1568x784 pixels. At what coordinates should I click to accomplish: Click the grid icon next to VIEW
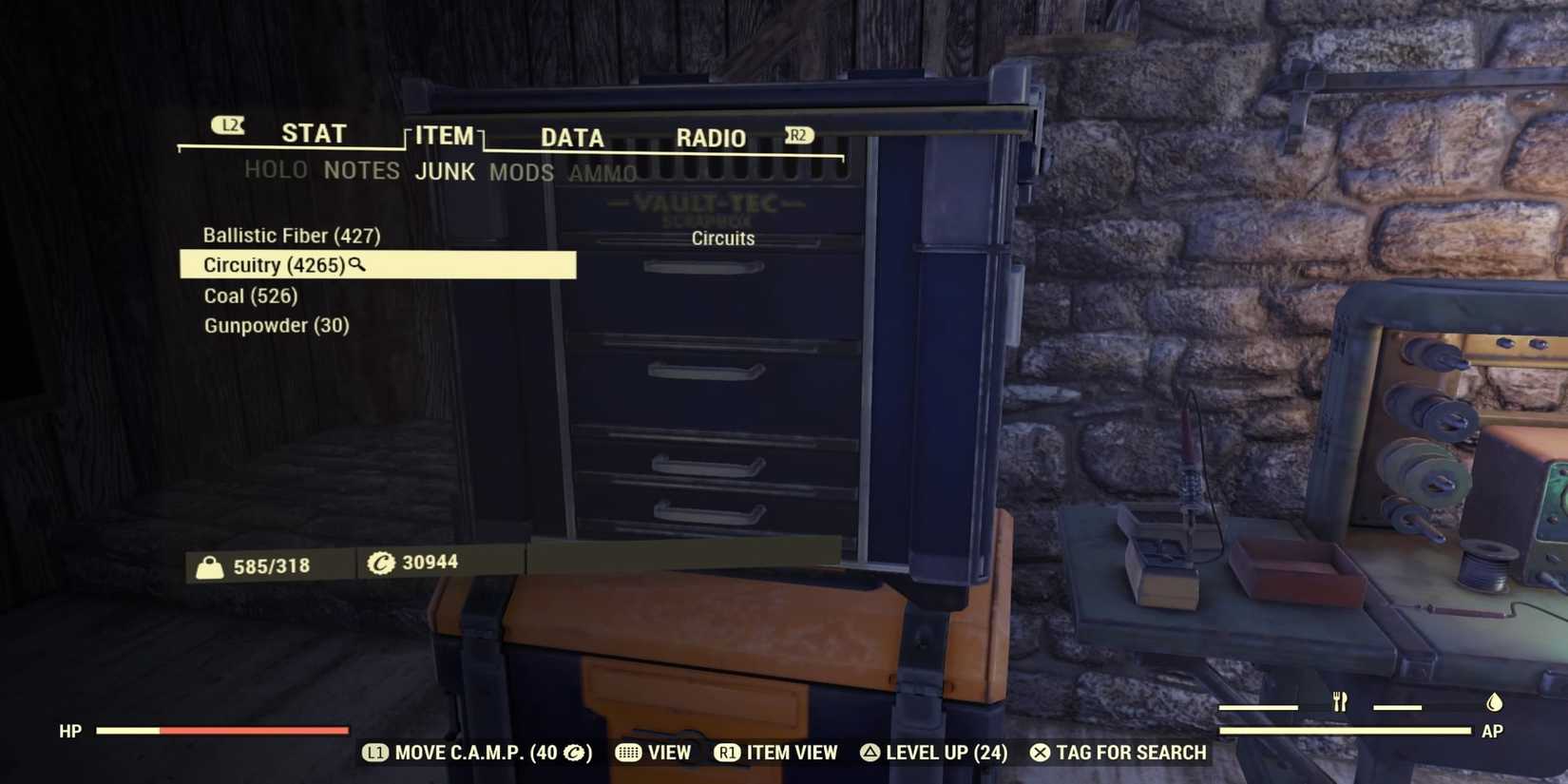[626, 753]
